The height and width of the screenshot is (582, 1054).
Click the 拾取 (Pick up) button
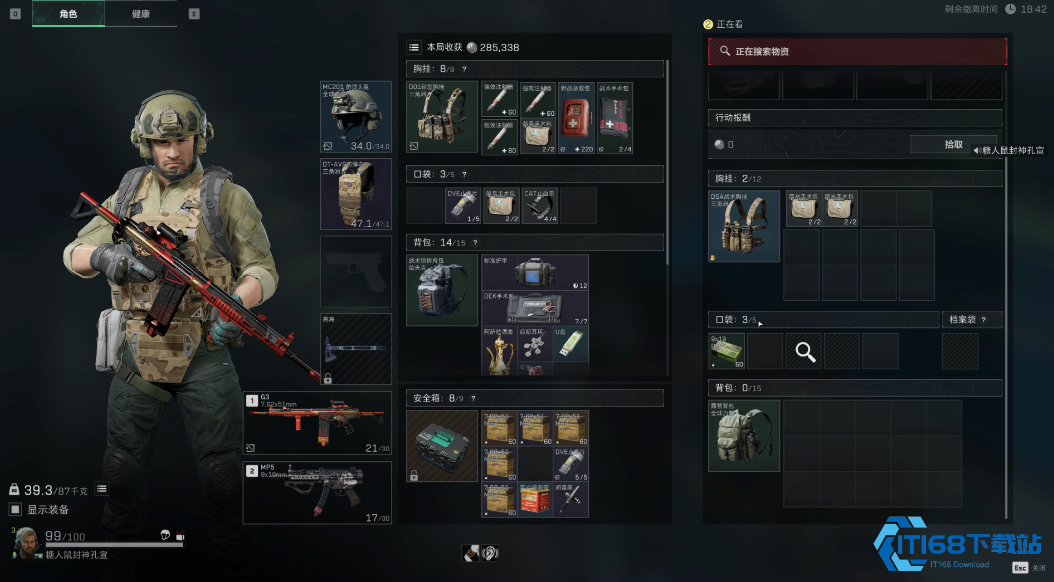pyautogui.click(x=953, y=144)
